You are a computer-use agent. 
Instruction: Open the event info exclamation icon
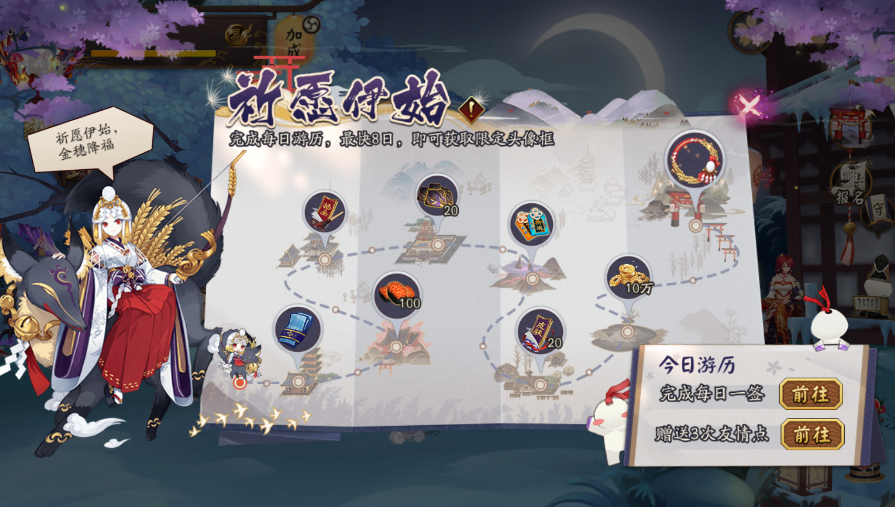point(471,109)
